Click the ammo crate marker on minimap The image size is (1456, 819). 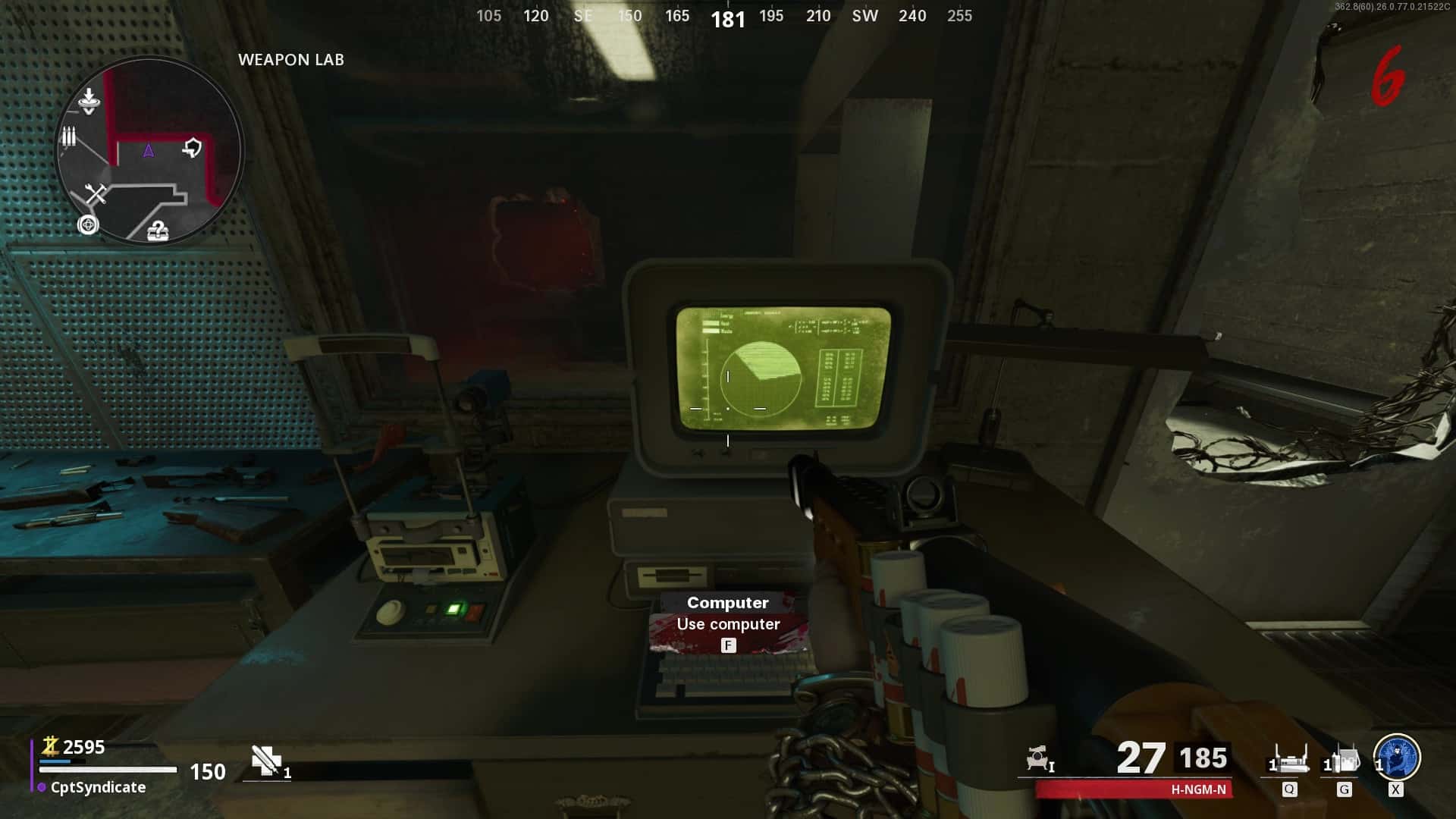(69, 136)
